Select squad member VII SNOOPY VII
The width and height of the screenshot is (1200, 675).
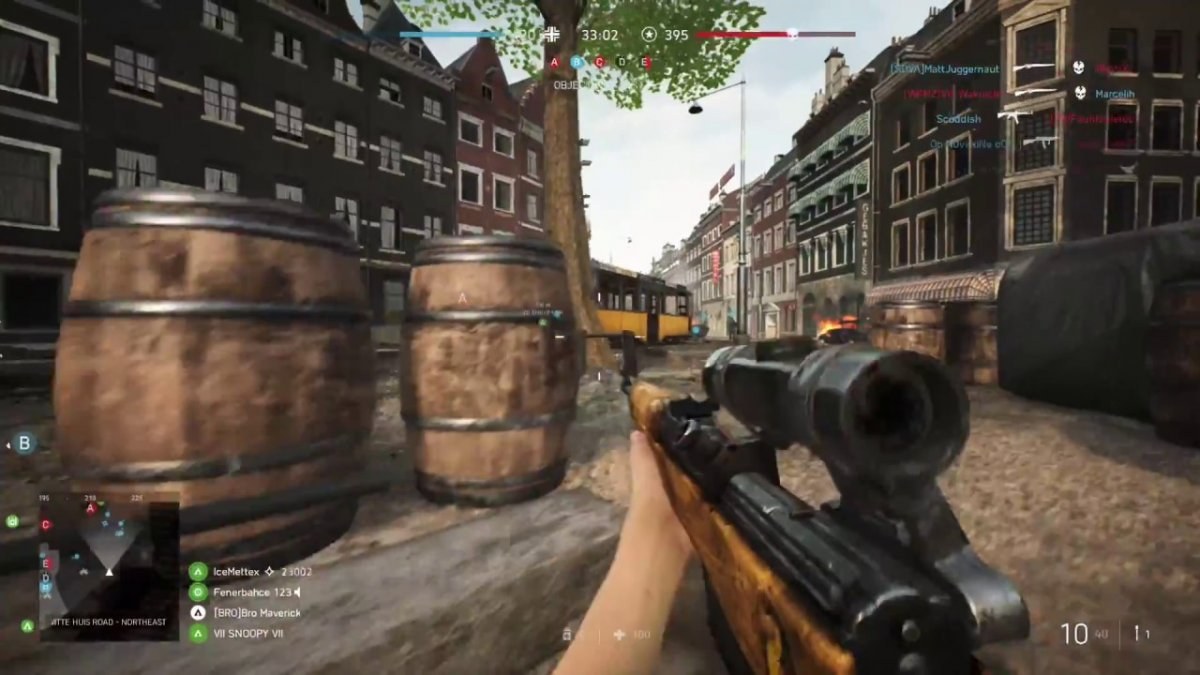(241, 633)
